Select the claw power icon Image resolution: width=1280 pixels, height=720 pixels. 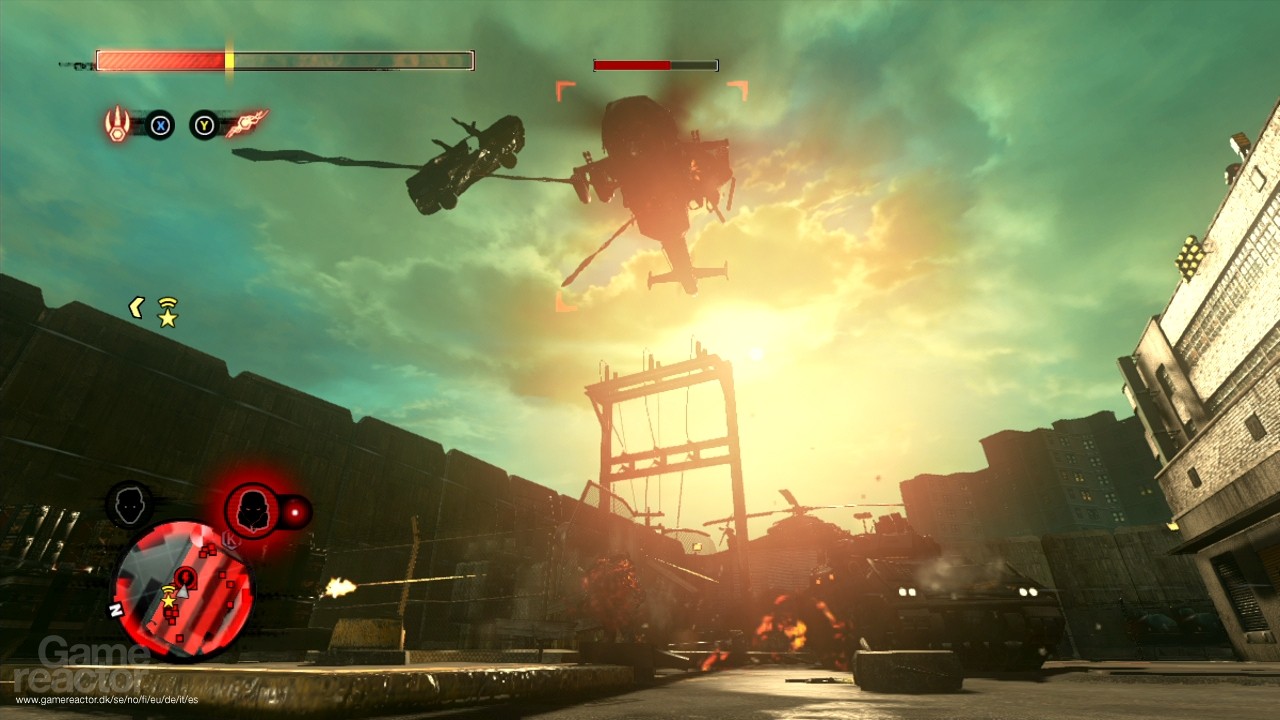(x=118, y=124)
